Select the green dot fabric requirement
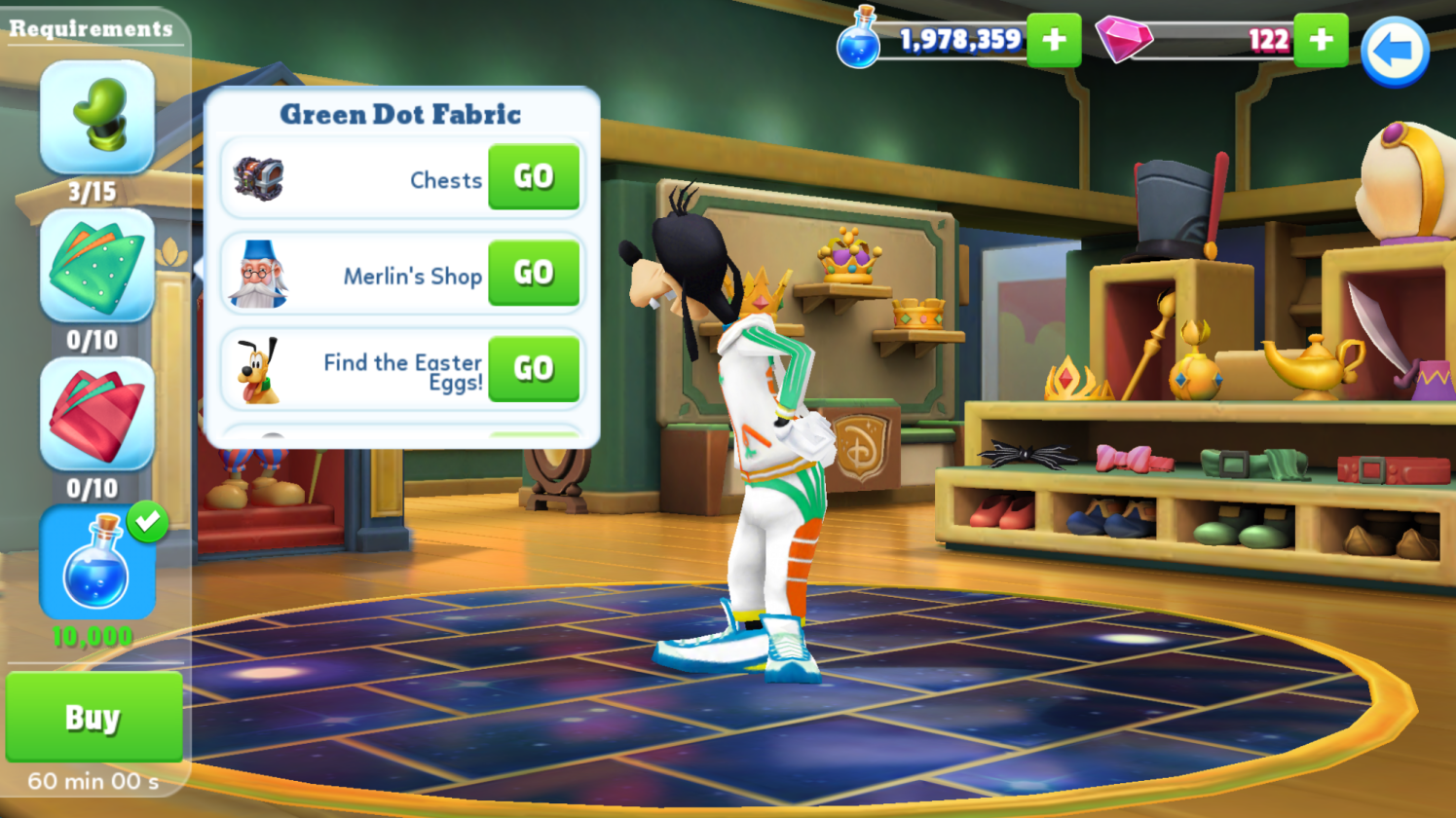This screenshot has width=1456, height=818. 96,266
